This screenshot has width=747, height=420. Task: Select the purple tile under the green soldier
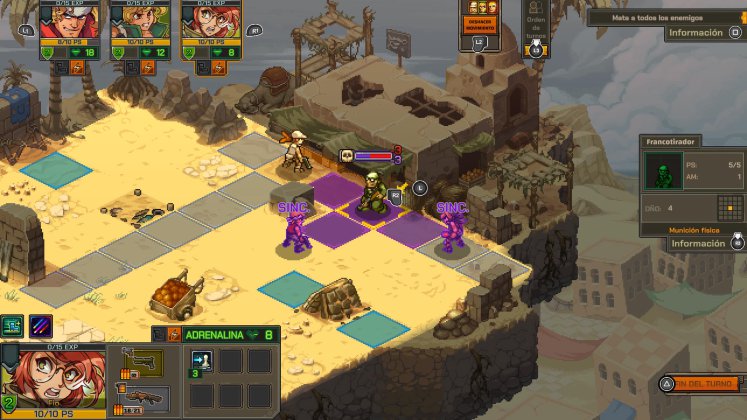[x=372, y=210]
